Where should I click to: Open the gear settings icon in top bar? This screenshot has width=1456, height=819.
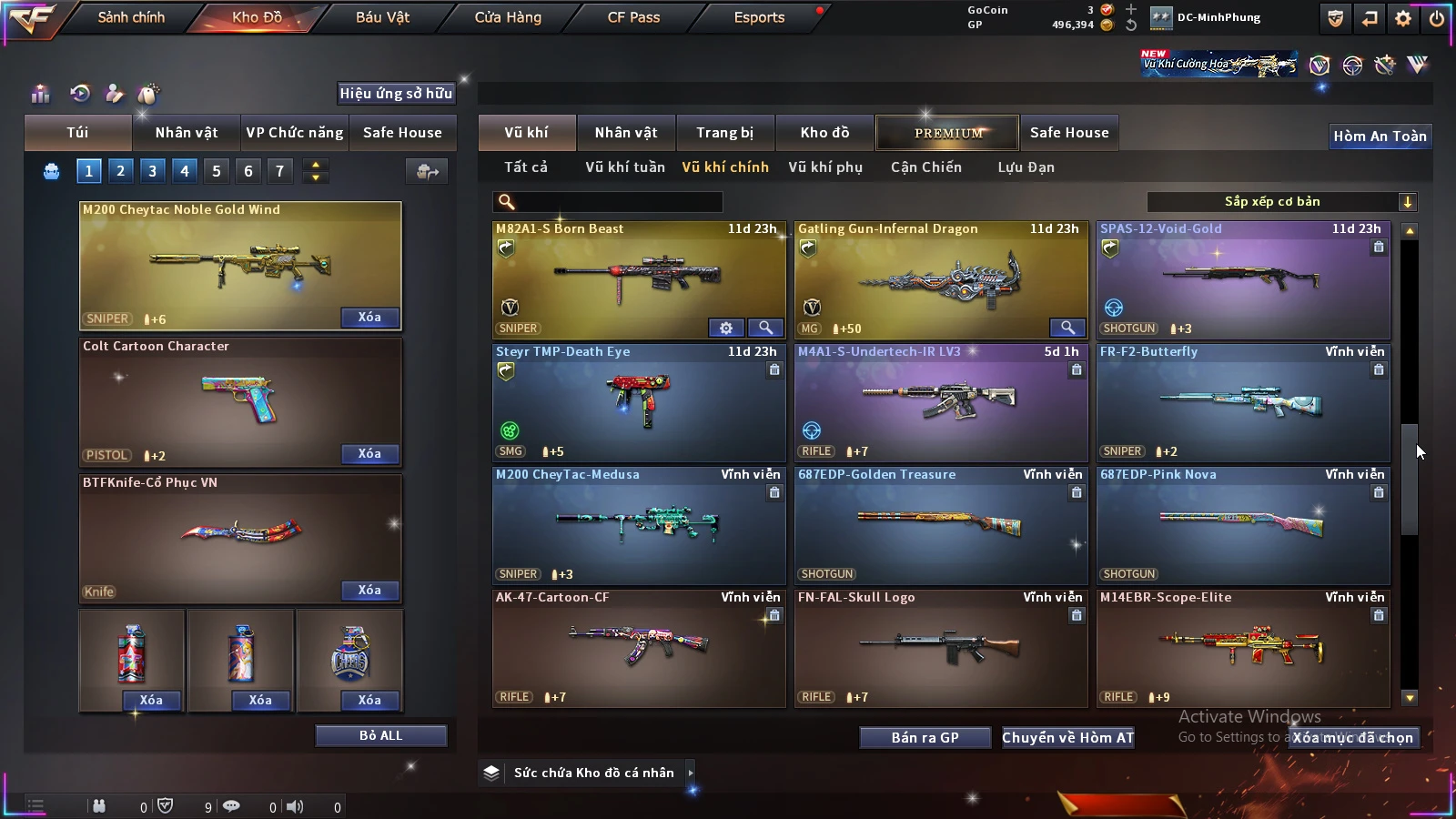click(1403, 18)
